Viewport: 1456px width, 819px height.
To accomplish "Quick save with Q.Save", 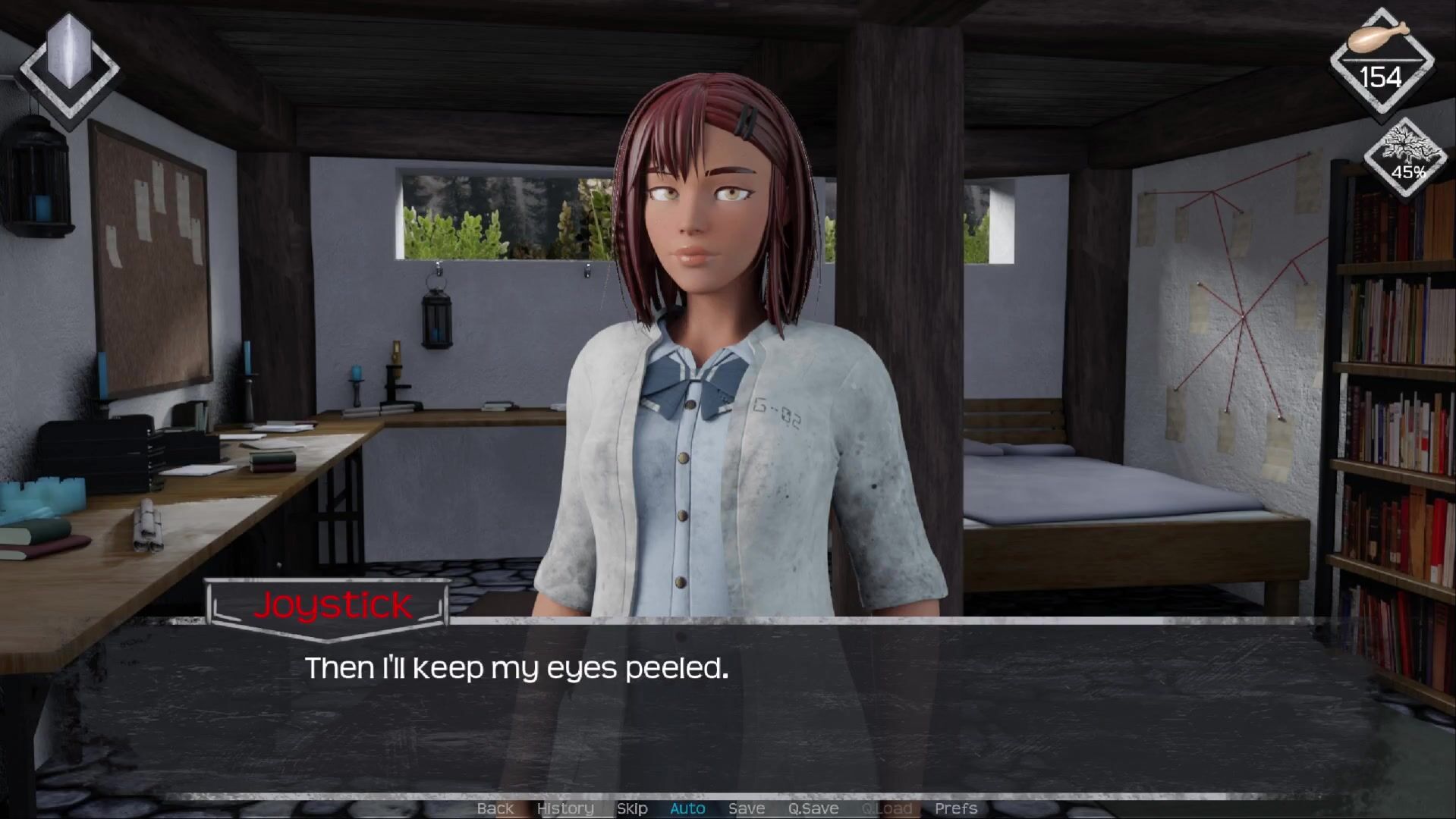I will click(x=813, y=808).
